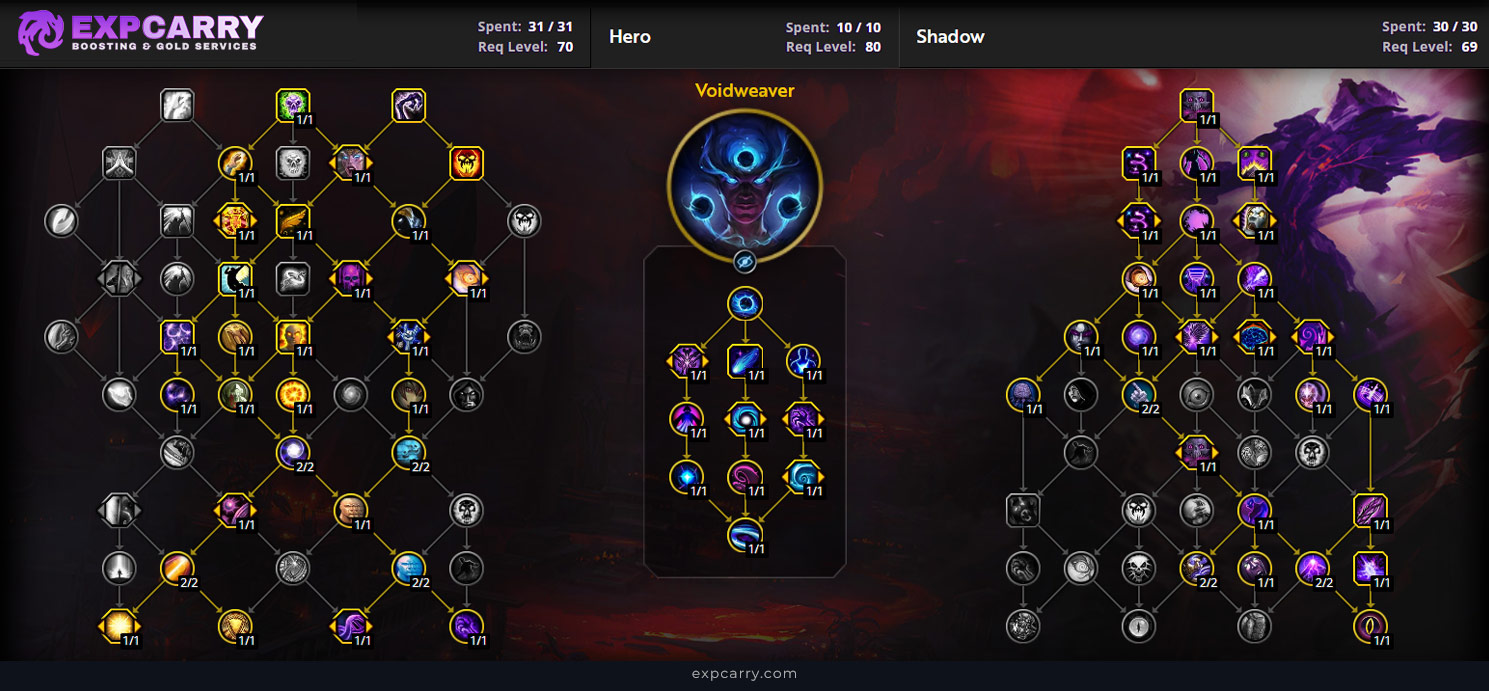The height and width of the screenshot is (691, 1489).
Task: Select the purple triangle Shadow talent
Action: tap(1196, 279)
